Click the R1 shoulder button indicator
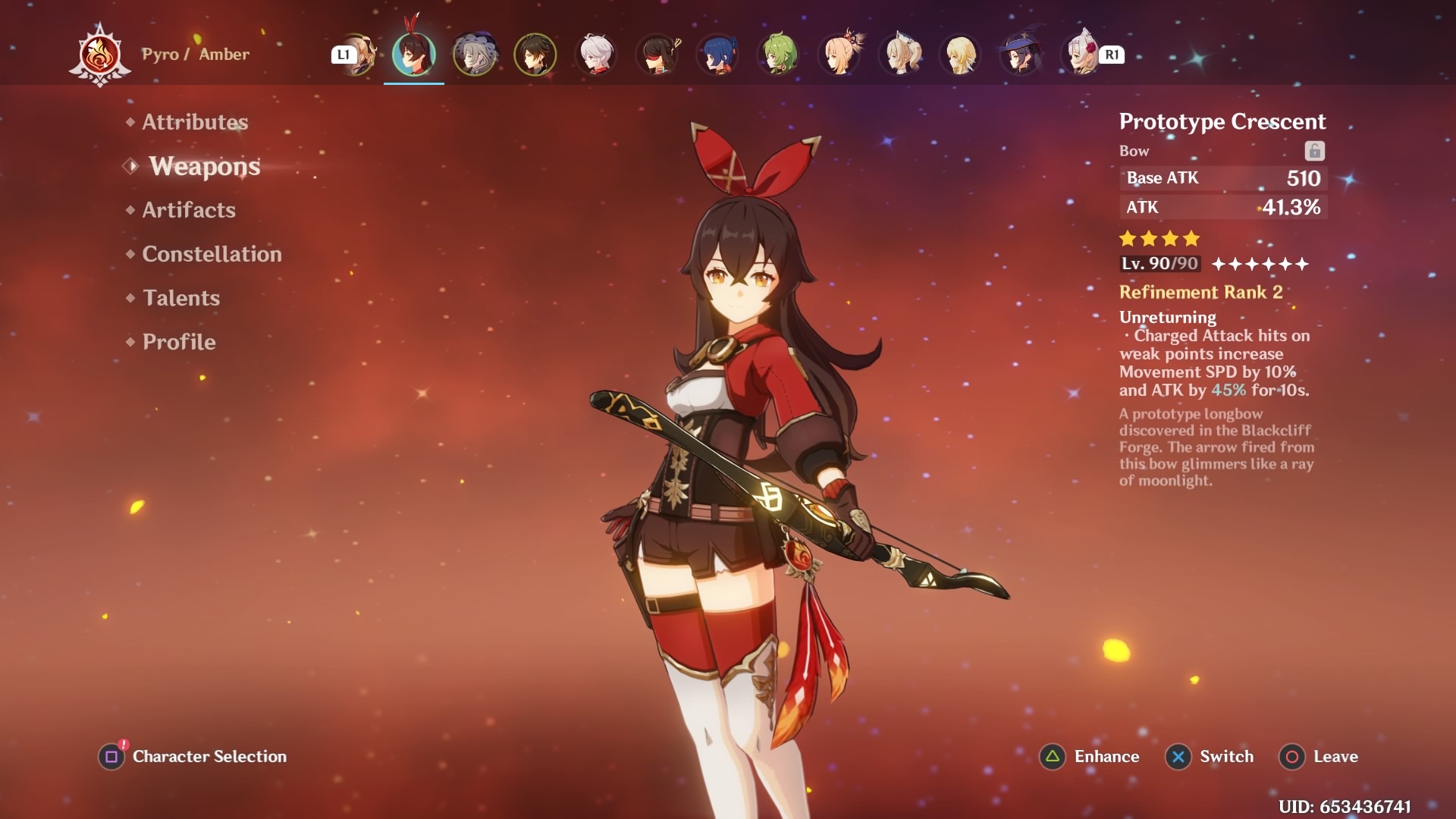 click(1110, 54)
